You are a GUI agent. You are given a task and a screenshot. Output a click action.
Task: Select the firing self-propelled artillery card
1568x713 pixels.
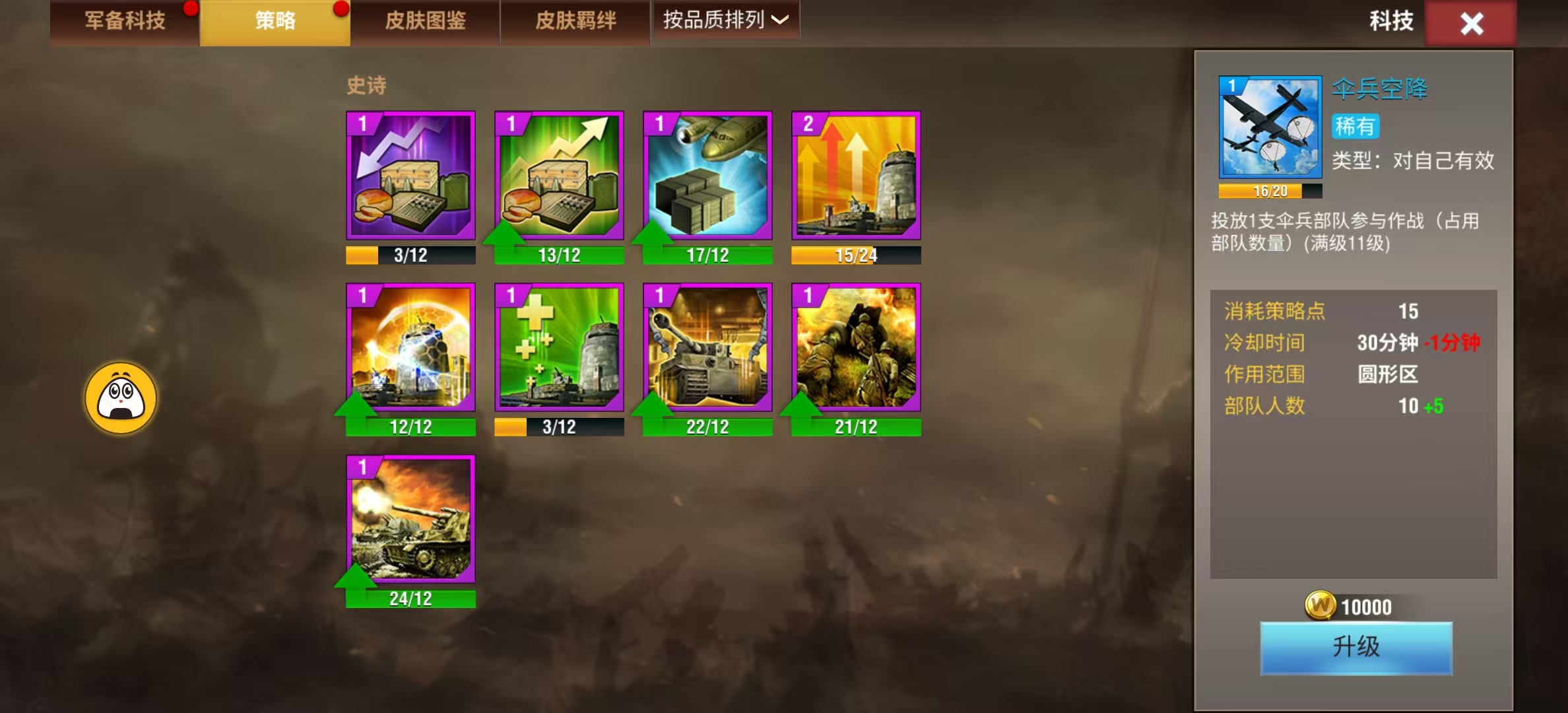pos(410,519)
